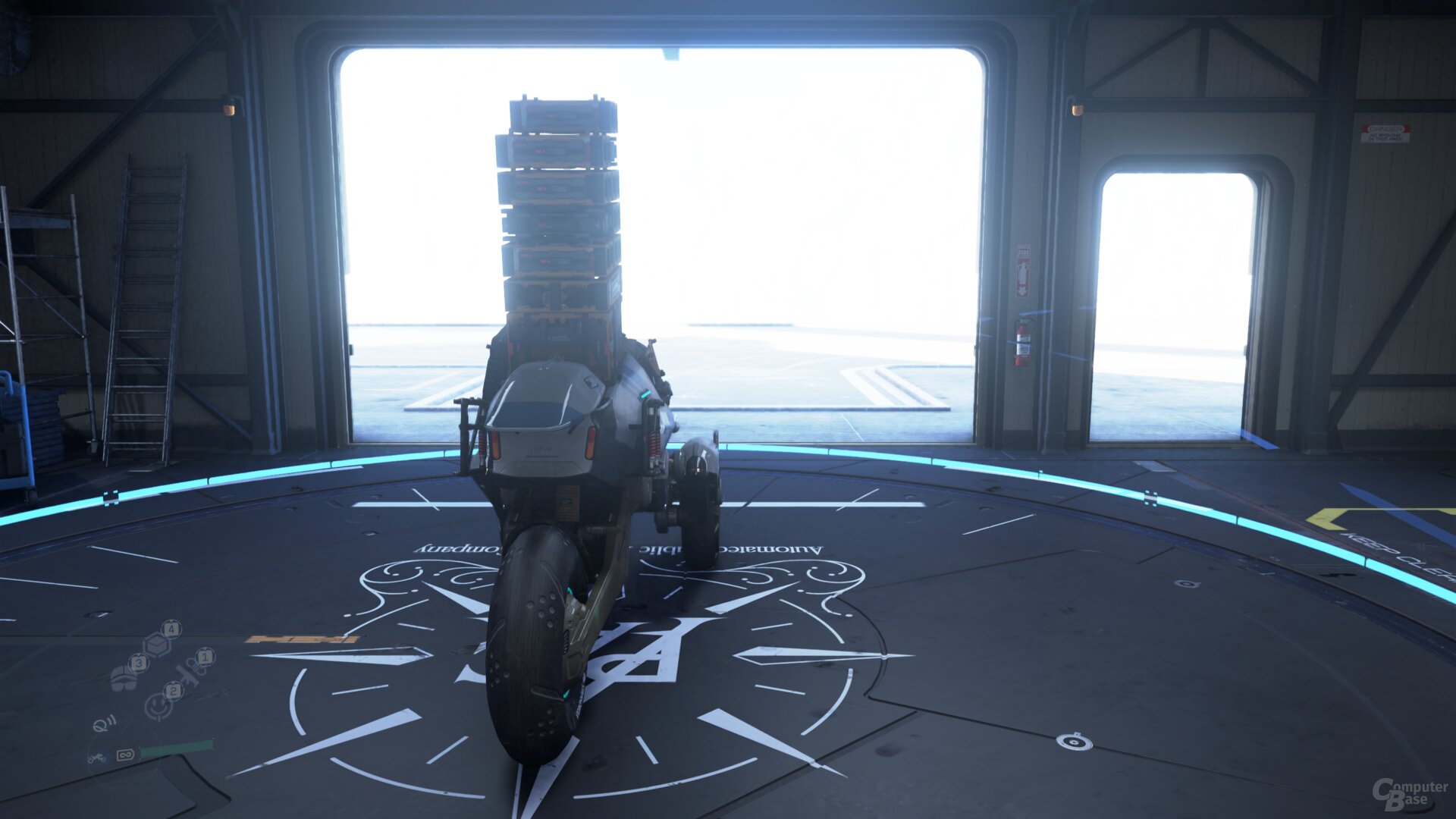This screenshot has height=819, width=1456.
Task: Click the number badge on slot 4
Action: pyautogui.click(x=172, y=629)
